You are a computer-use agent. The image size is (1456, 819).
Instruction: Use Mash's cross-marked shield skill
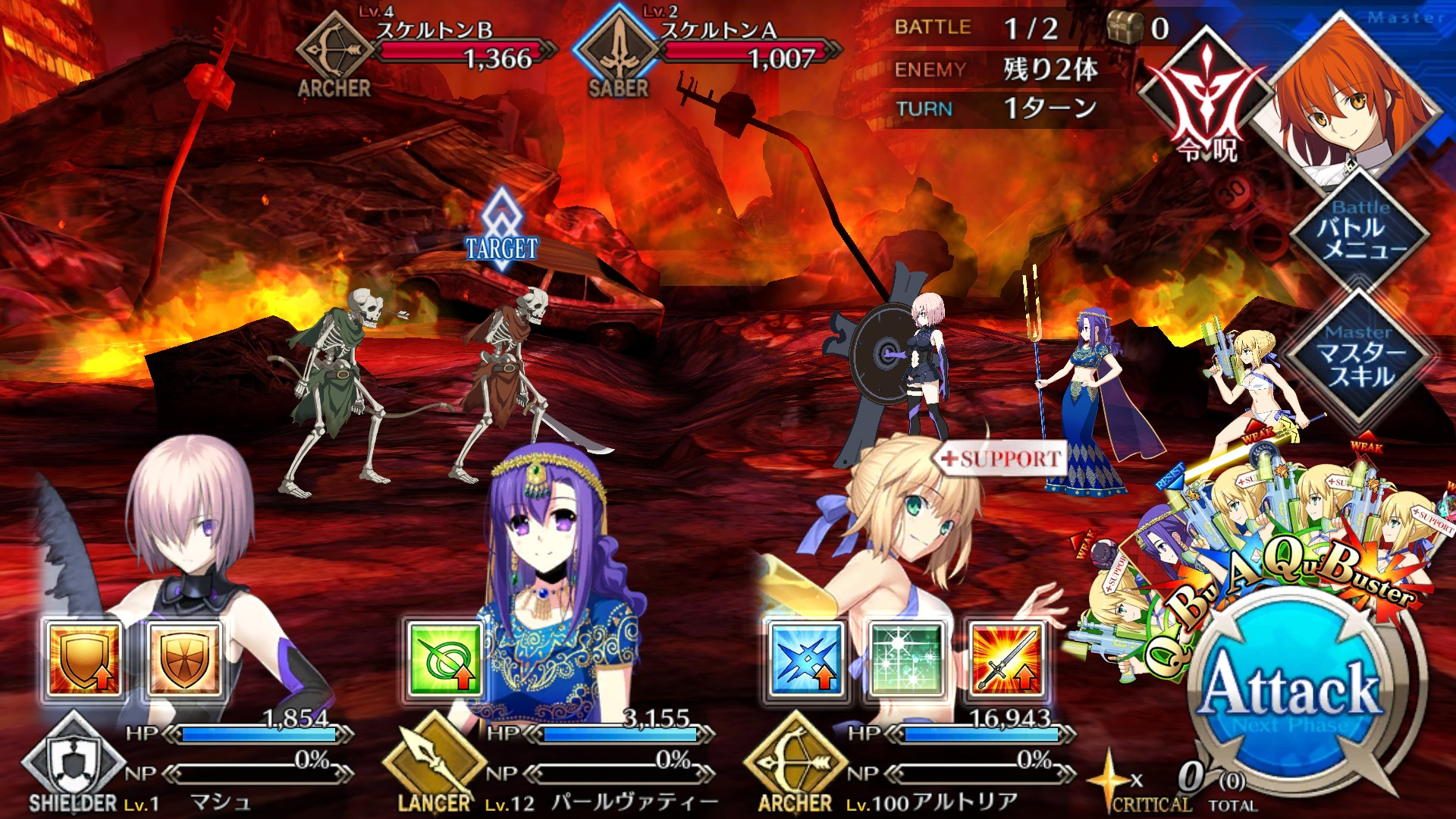tap(184, 658)
